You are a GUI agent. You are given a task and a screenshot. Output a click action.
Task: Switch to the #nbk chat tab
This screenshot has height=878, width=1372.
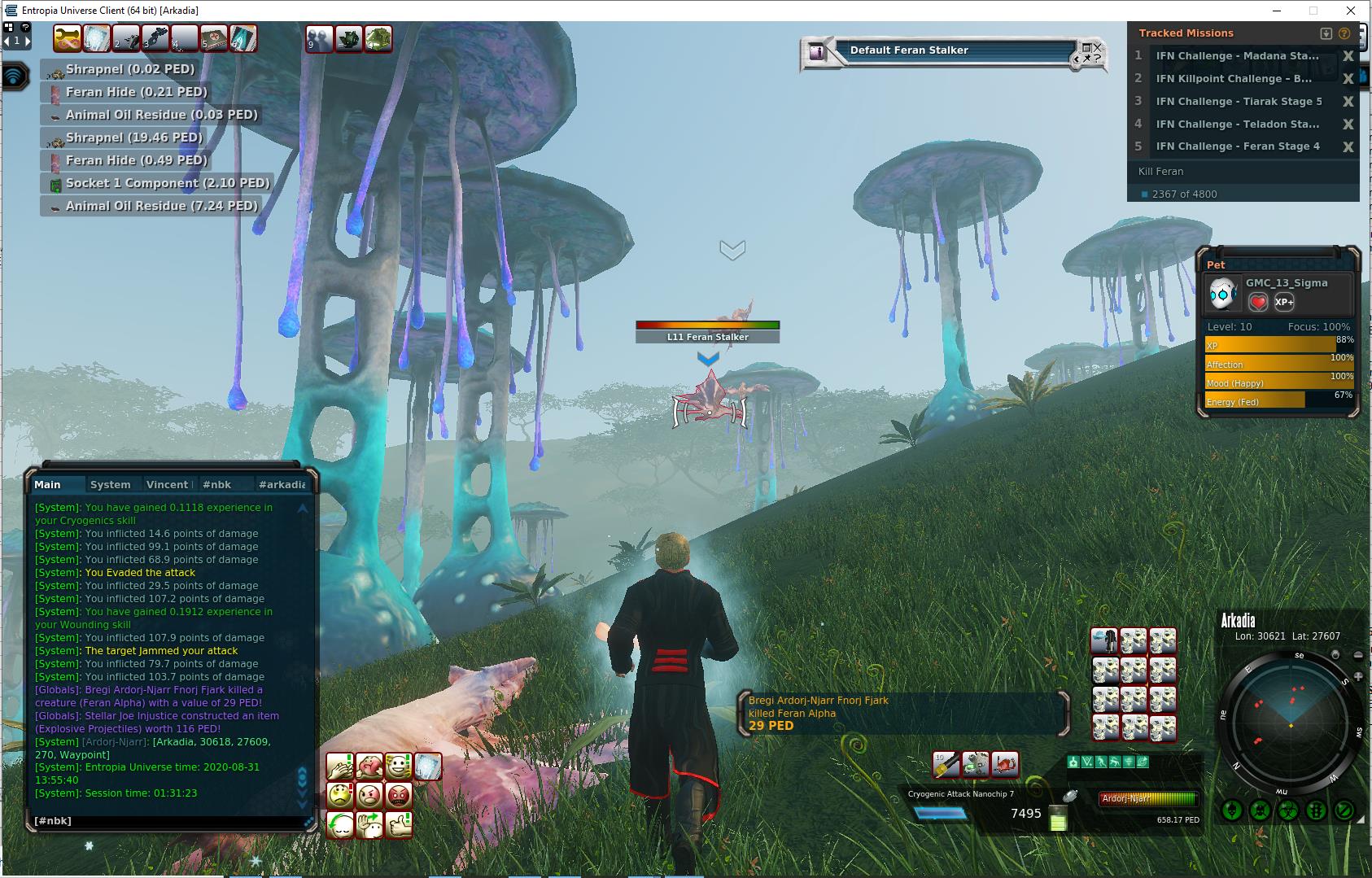coord(216,484)
